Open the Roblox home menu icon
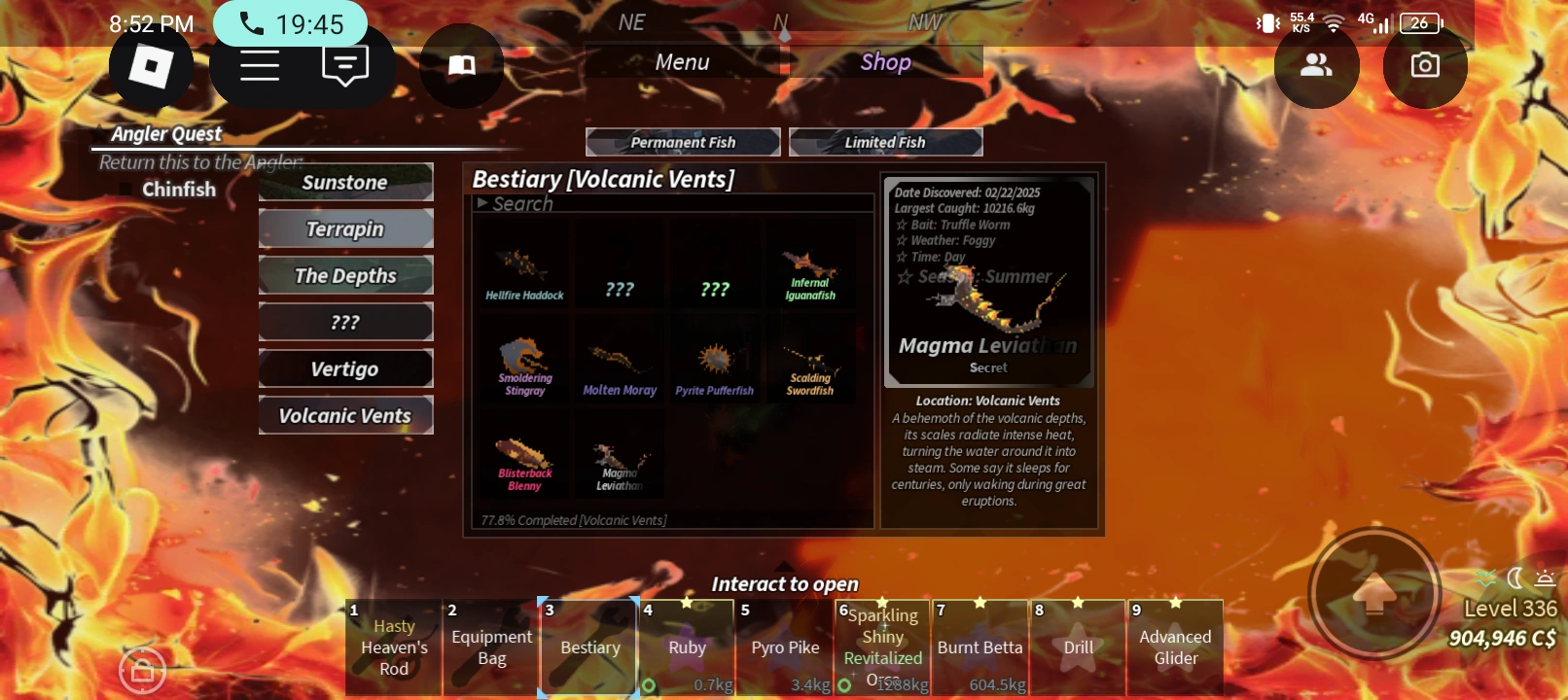The width and height of the screenshot is (1568, 700). click(151, 66)
